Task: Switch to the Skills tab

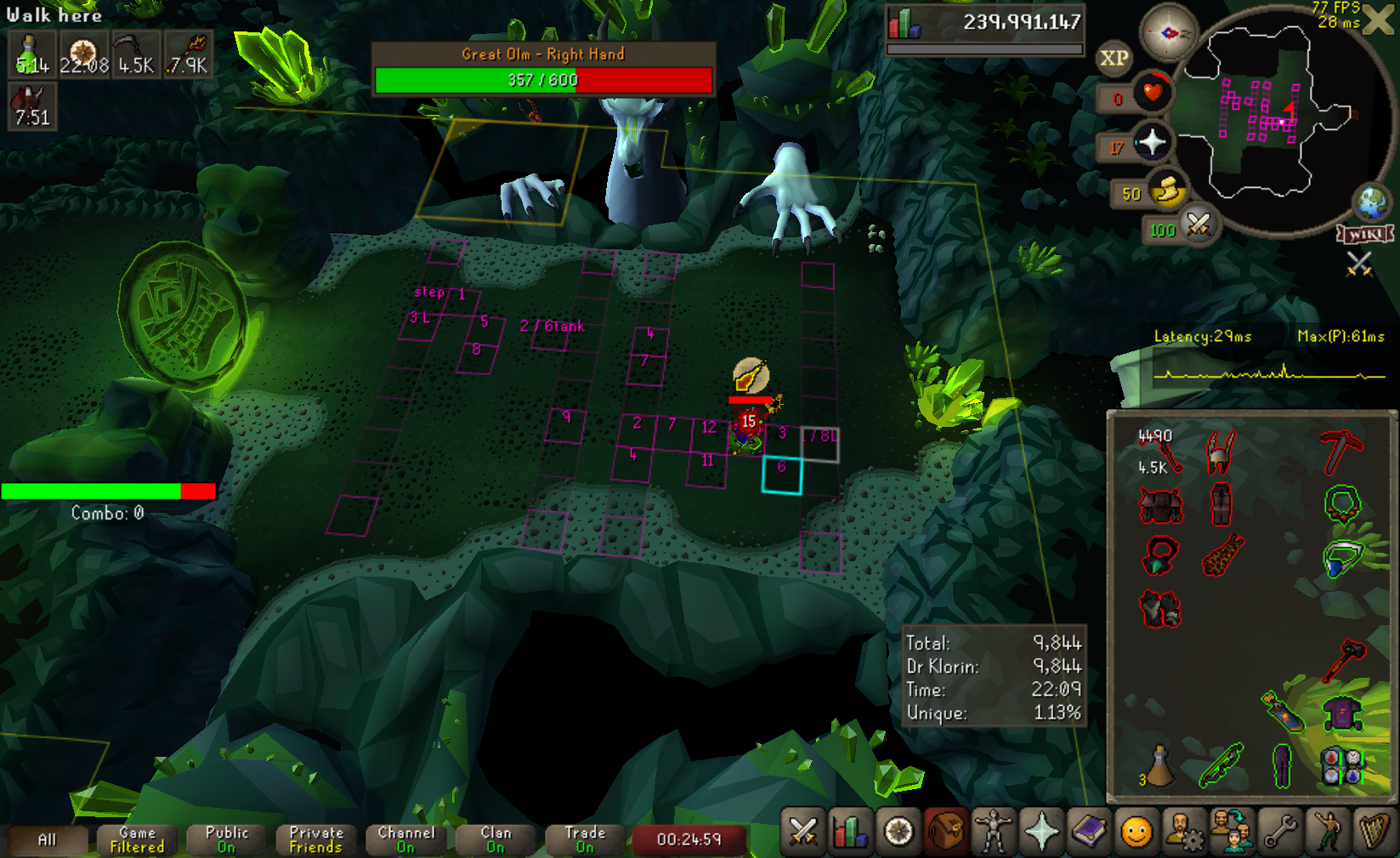Action: pyautogui.click(x=850, y=832)
